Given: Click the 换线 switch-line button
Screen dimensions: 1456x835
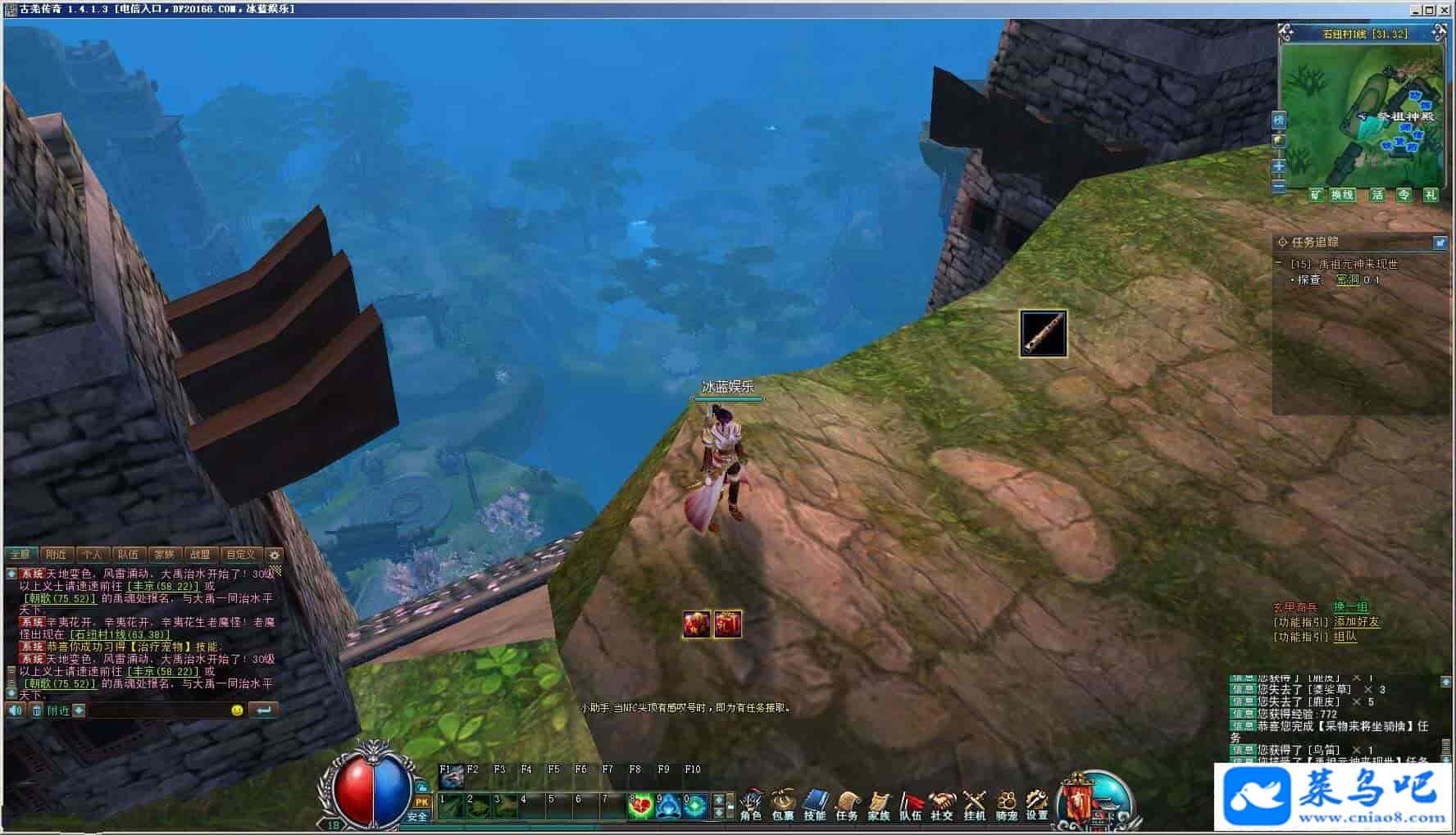Looking at the screenshot, I should [x=1342, y=195].
